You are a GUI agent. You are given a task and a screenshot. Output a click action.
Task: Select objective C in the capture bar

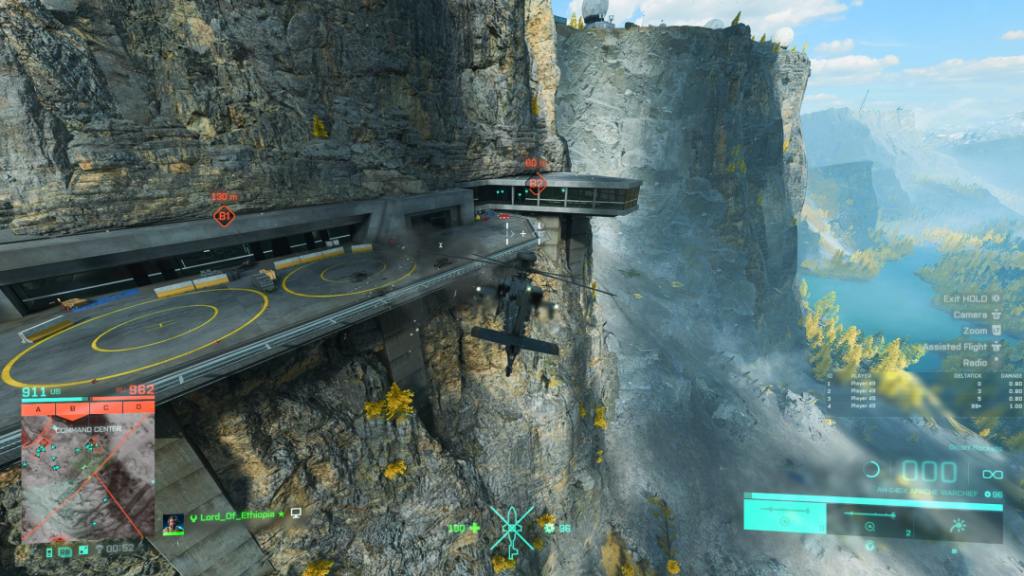(106, 408)
